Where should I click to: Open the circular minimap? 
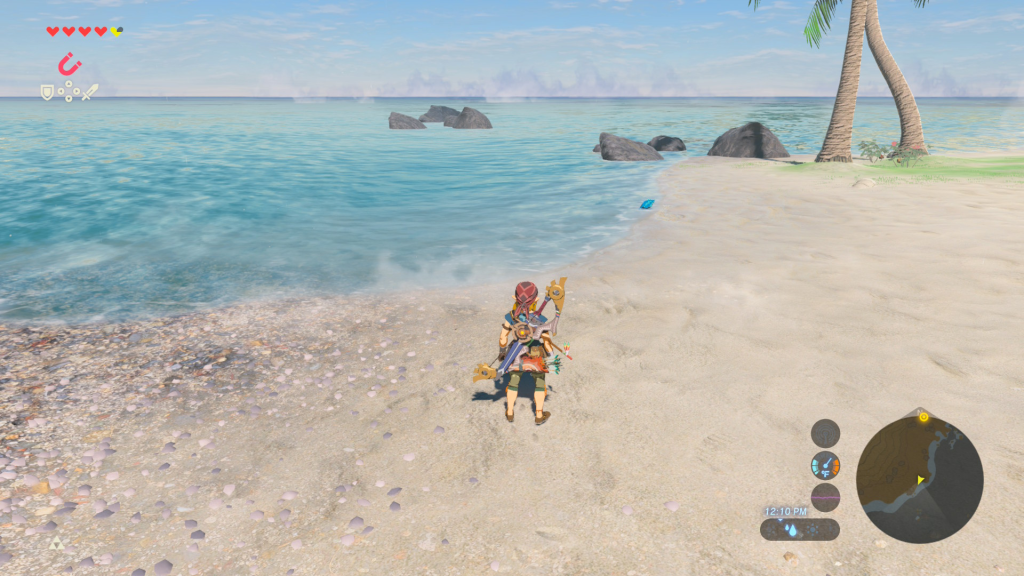919,479
